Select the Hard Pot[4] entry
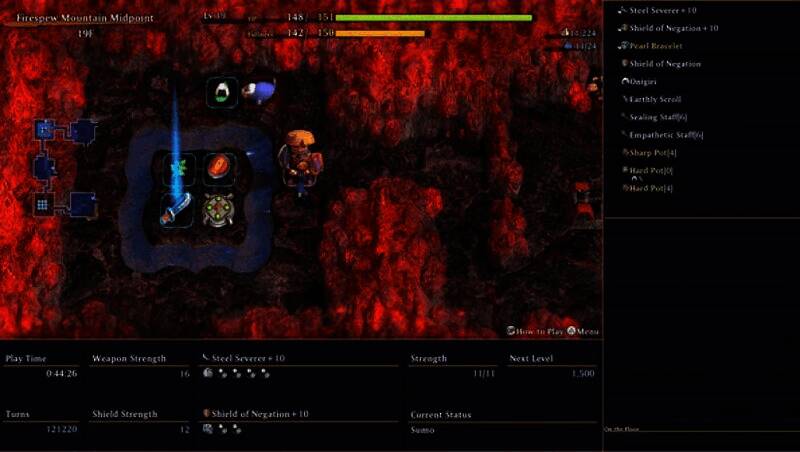Viewport: 800px width, 452px height. pos(651,188)
